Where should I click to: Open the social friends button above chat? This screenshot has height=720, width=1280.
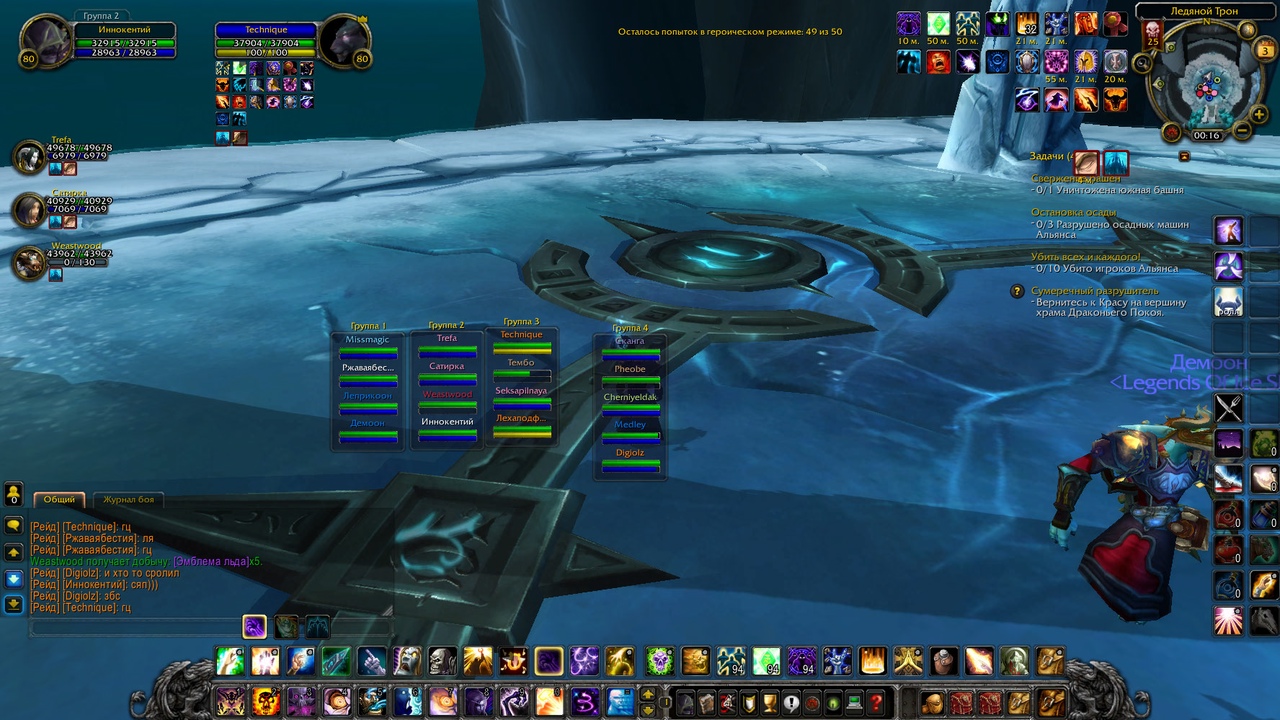pyautogui.click(x=14, y=495)
